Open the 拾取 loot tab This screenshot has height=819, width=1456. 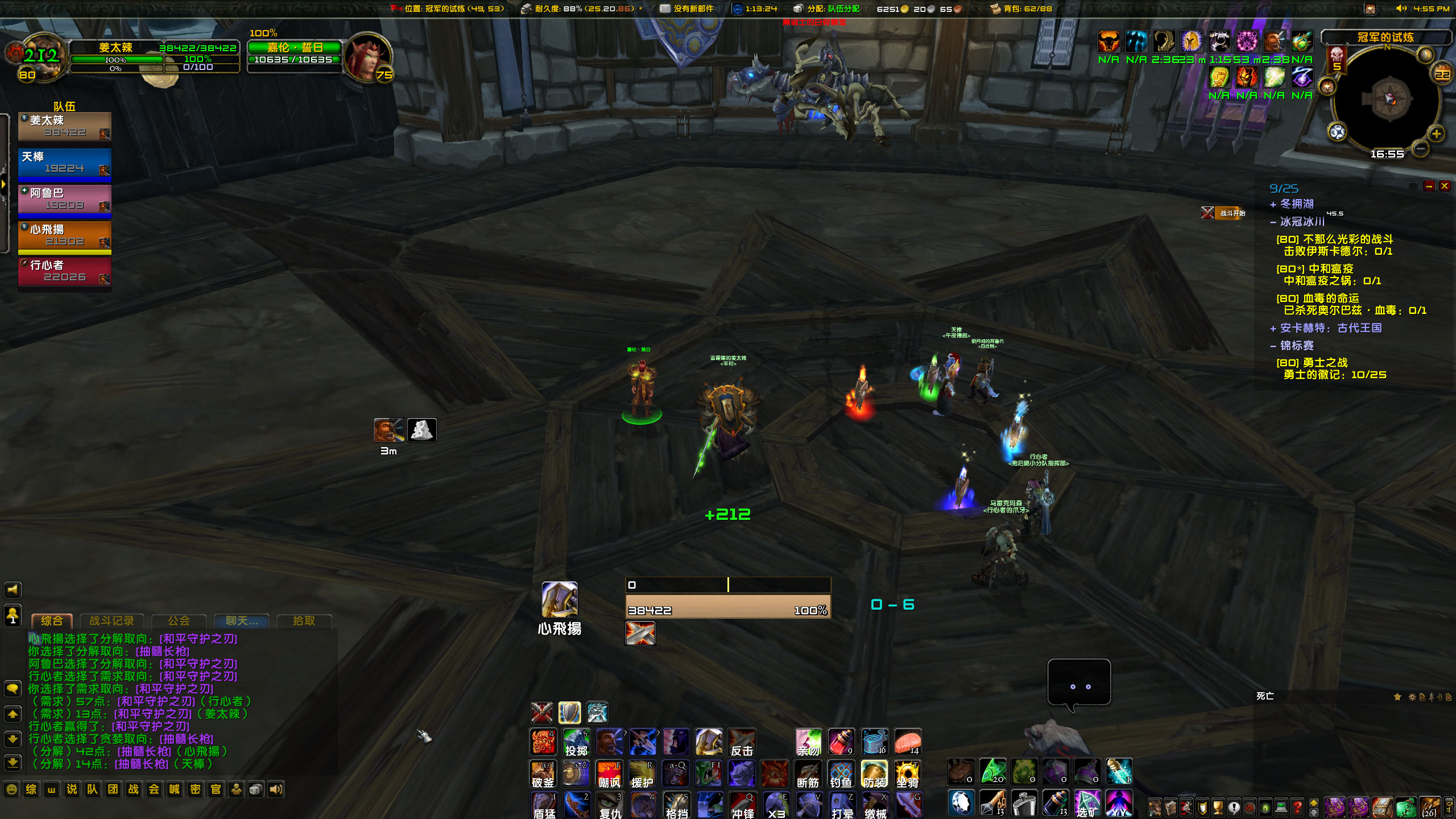[x=304, y=621]
